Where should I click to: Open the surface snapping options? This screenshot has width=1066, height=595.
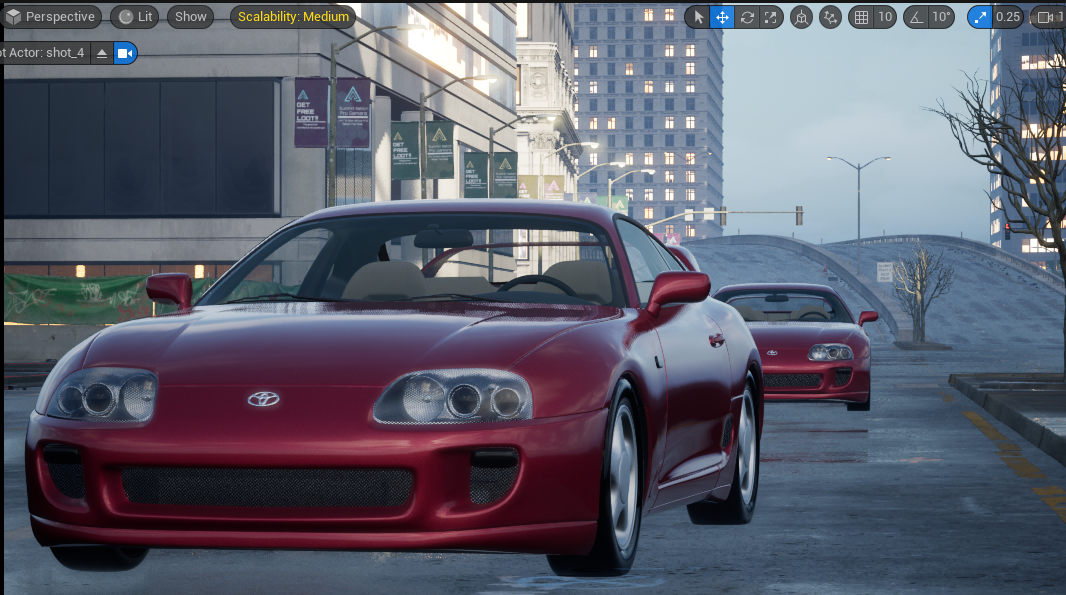coord(830,17)
